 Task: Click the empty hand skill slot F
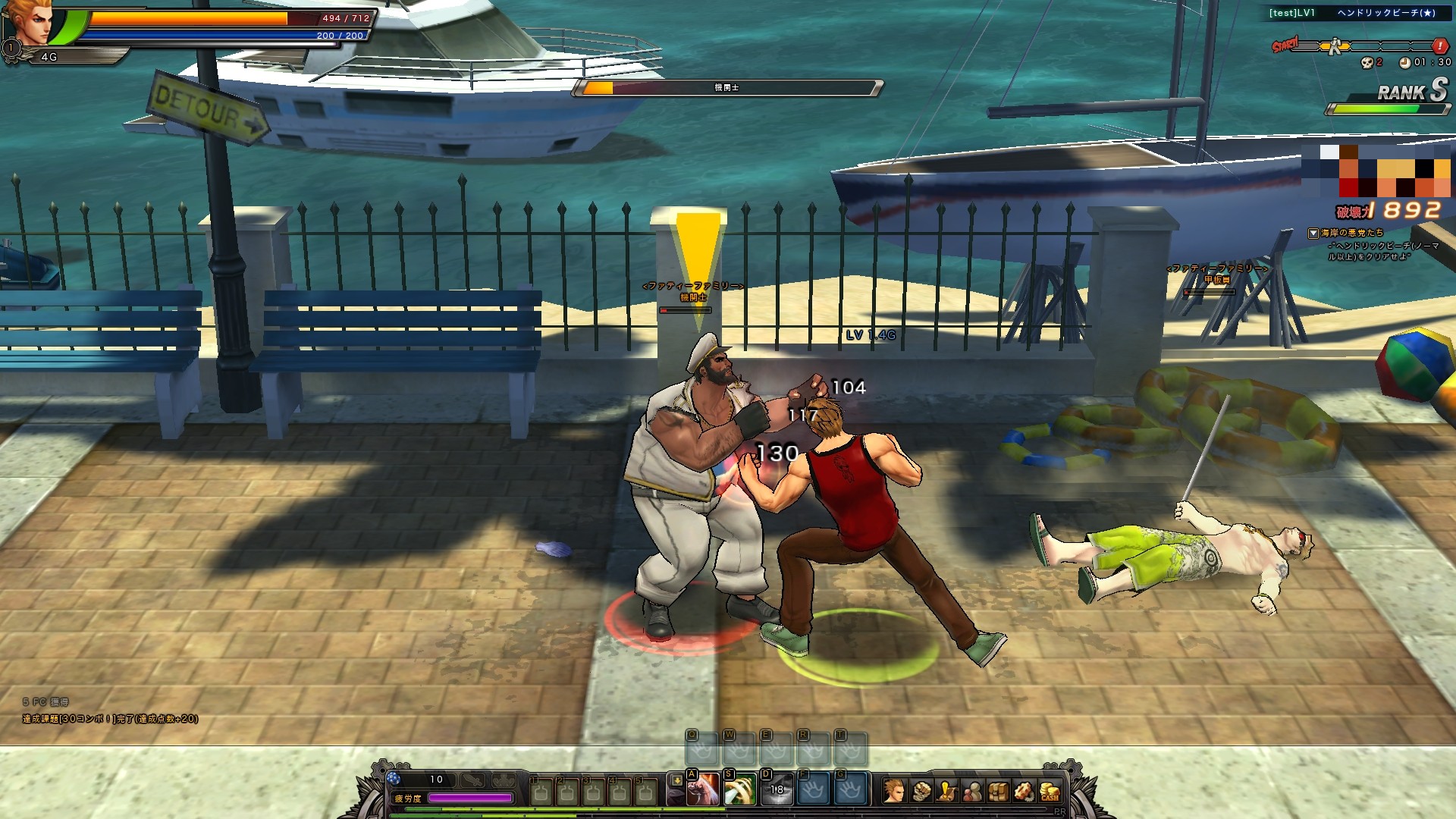pos(813,790)
